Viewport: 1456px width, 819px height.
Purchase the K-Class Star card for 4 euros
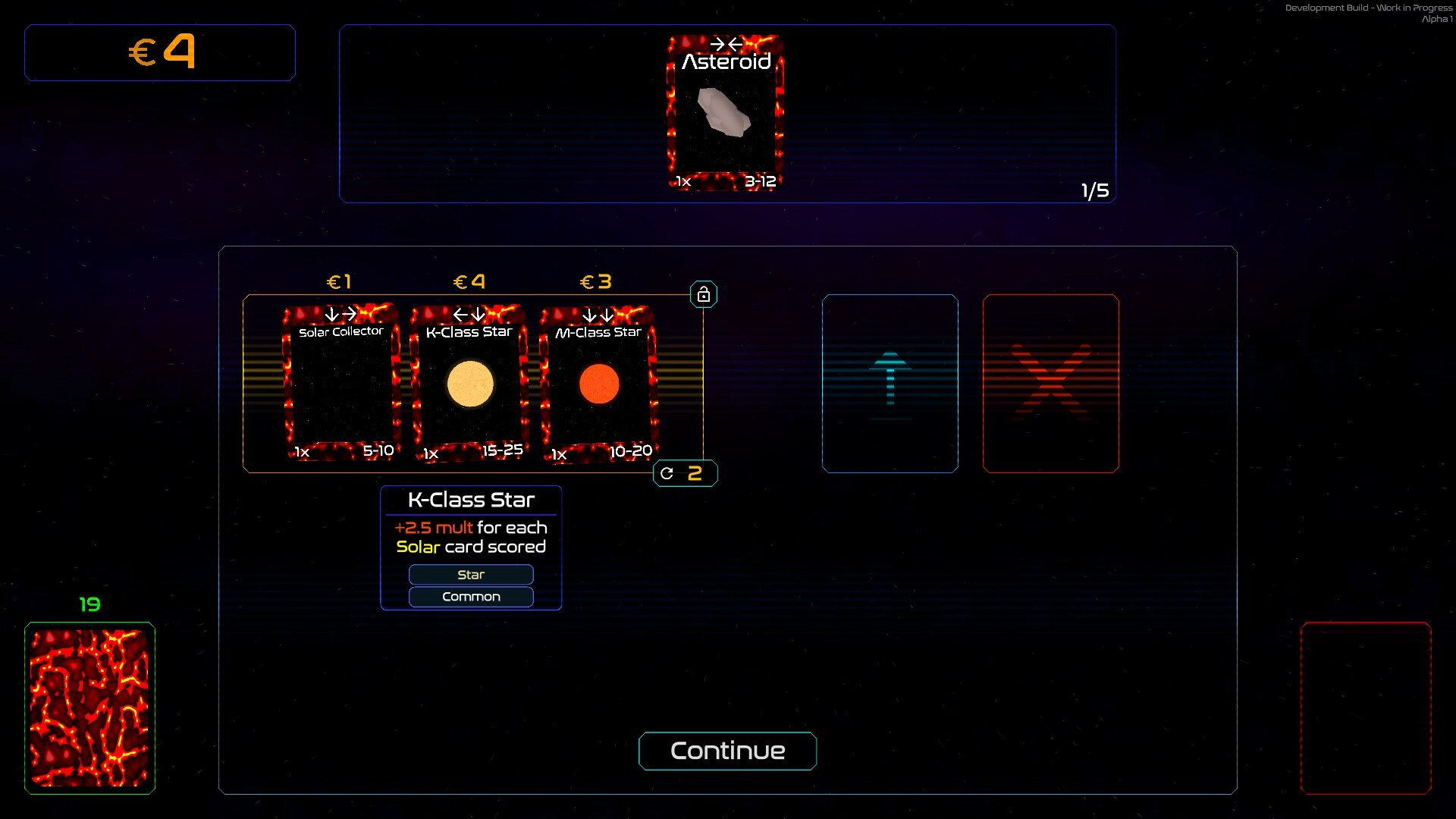pyautogui.click(x=469, y=383)
